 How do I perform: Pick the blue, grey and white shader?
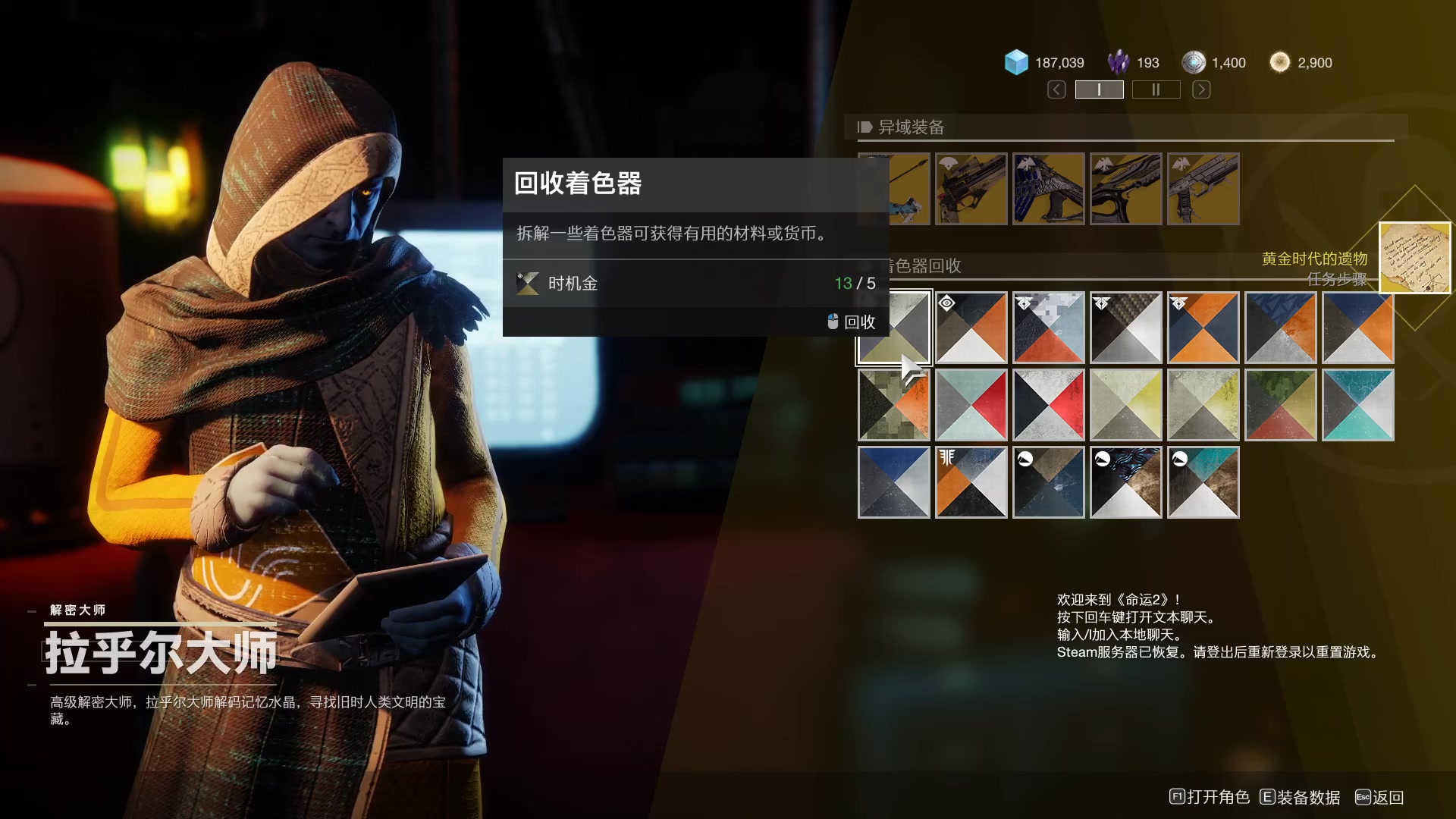(894, 482)
